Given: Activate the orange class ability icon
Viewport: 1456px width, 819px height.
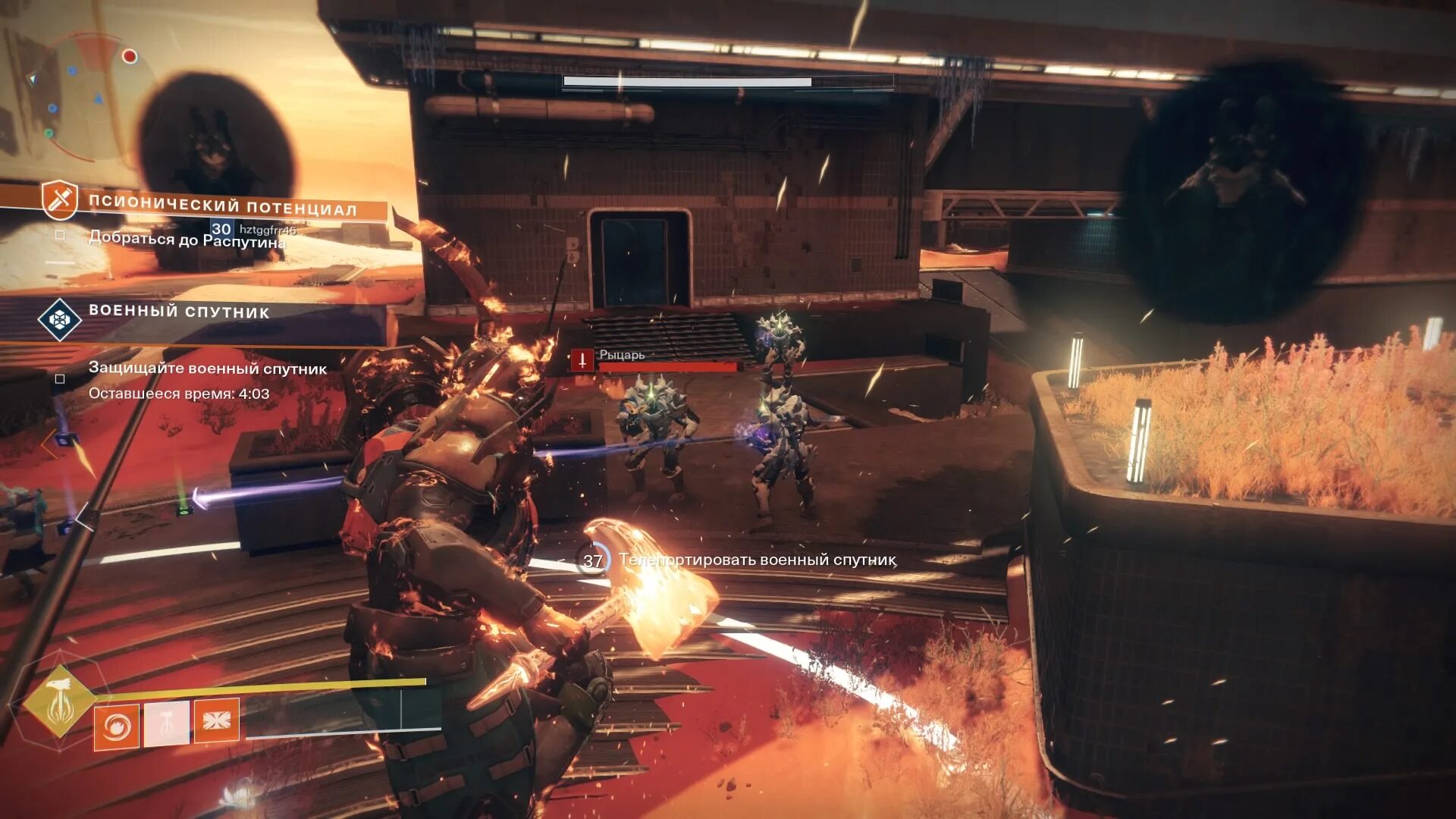Looking at the screenshot, I should point(216,721).
